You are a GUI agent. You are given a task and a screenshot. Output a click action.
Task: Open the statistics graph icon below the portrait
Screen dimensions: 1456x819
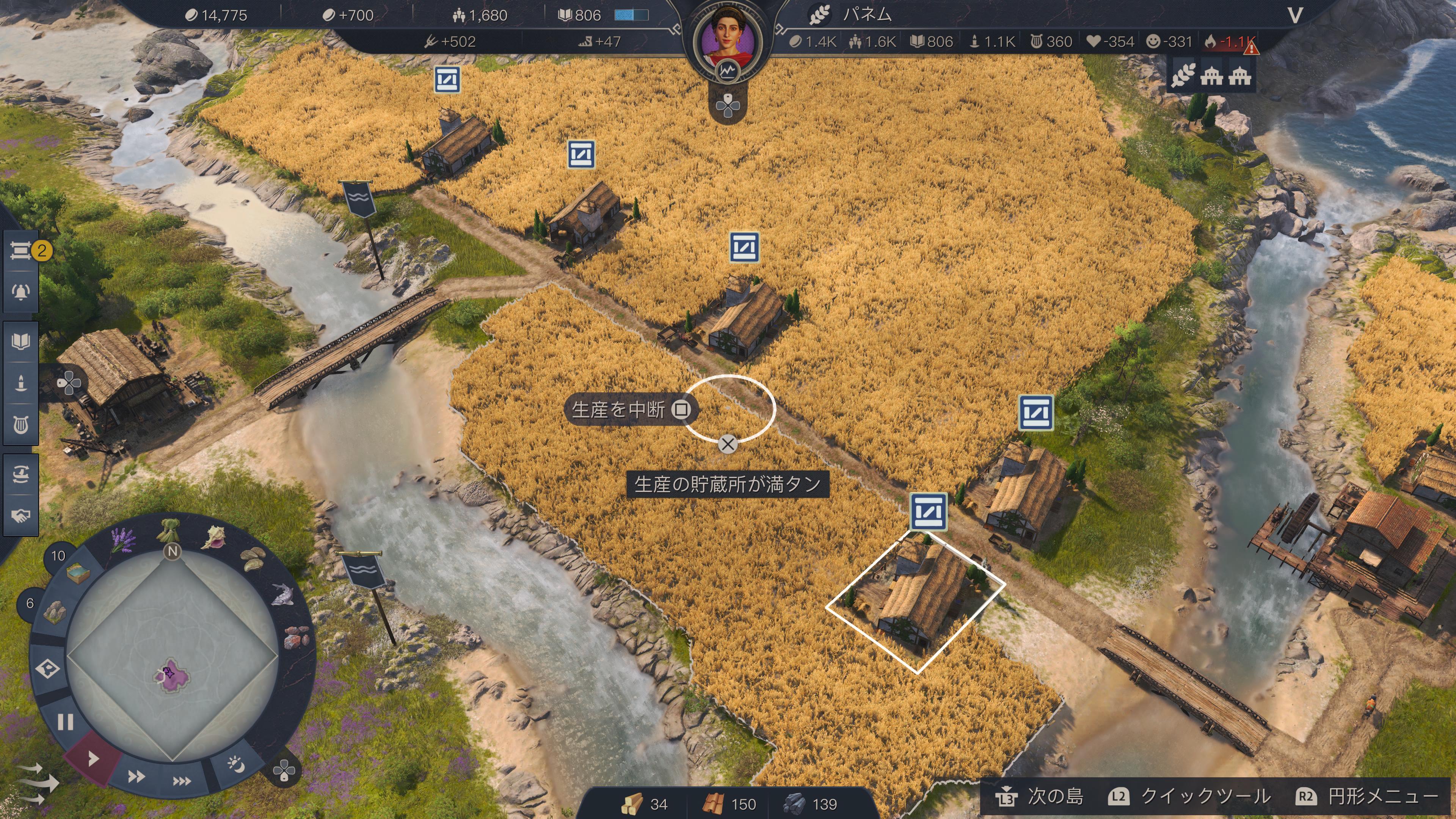point(728,71)
